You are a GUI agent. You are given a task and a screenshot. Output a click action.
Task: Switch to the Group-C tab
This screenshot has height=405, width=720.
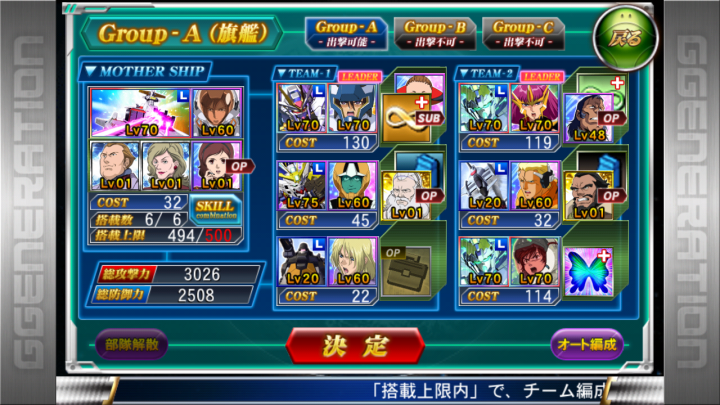coord(522,33)
